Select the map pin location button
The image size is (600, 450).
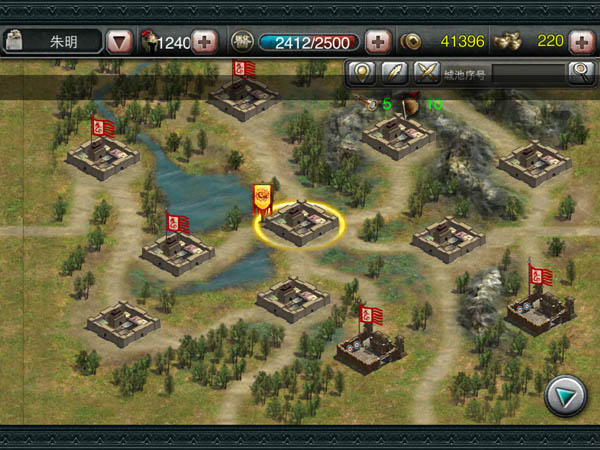coord(360,72)
